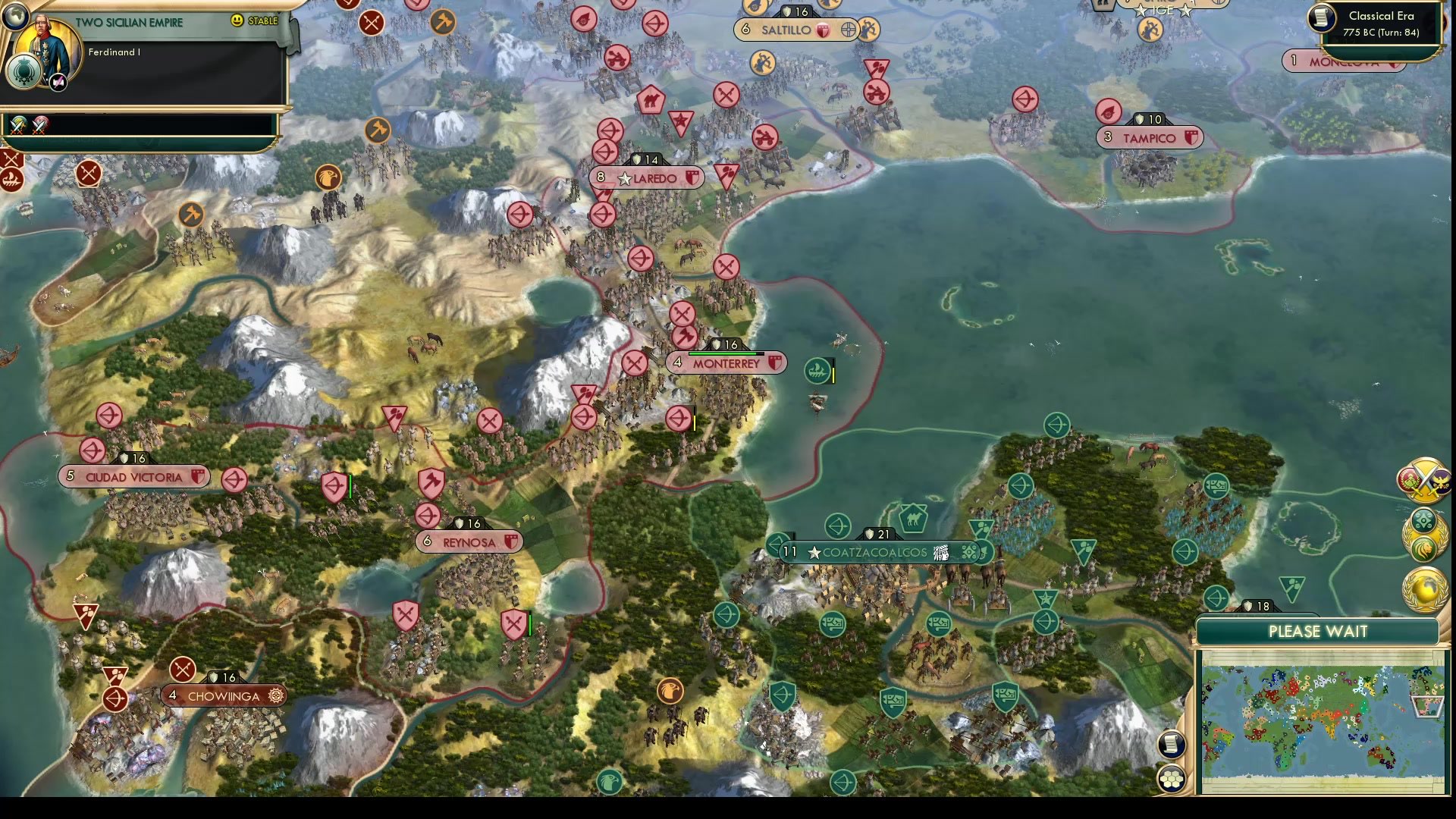The height and width of the screenshot is (819, 1456).
Task: Select the Monterrey city banner
Action: (726, 362)
